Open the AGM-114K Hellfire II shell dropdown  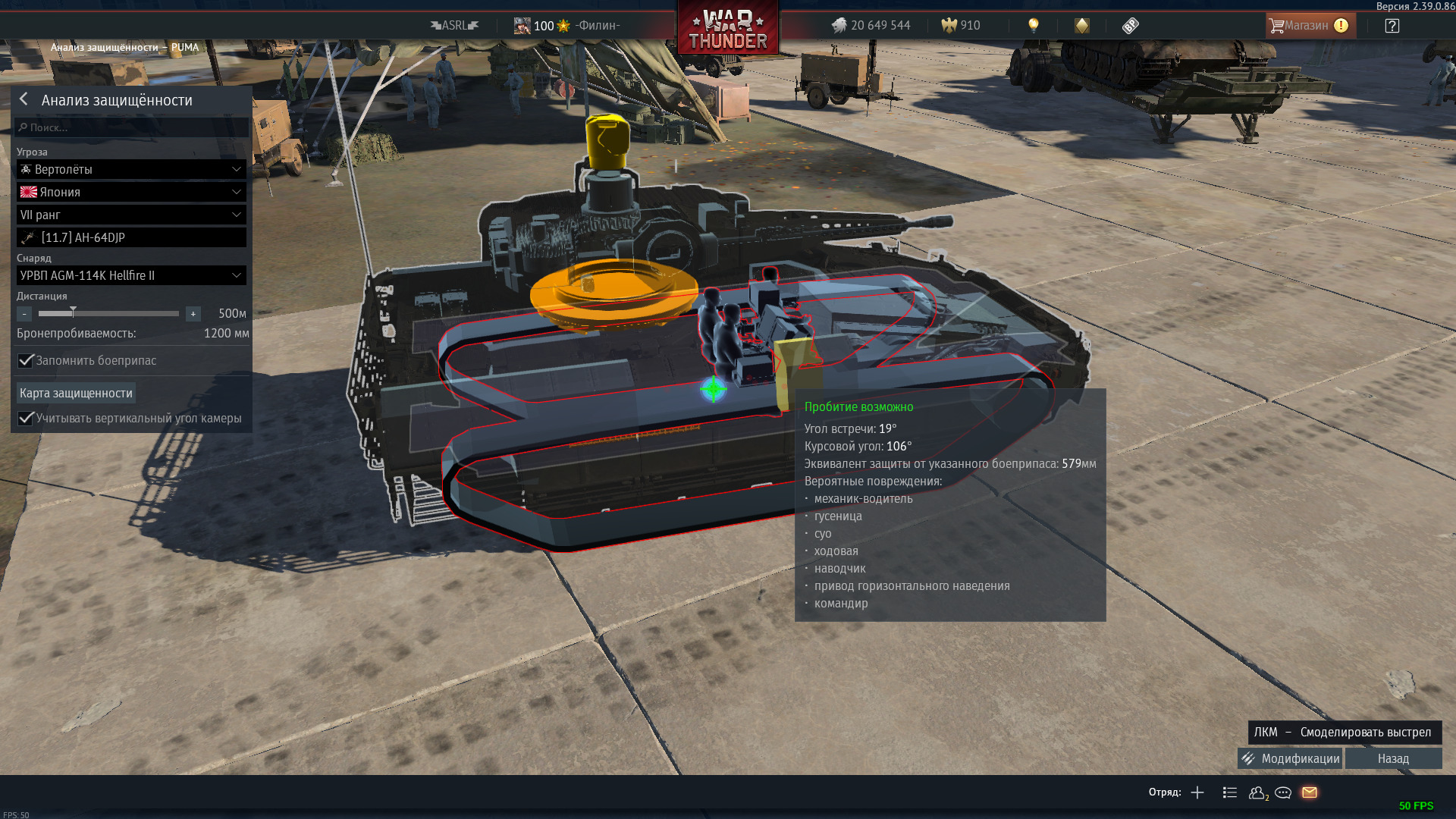point(131,275)
